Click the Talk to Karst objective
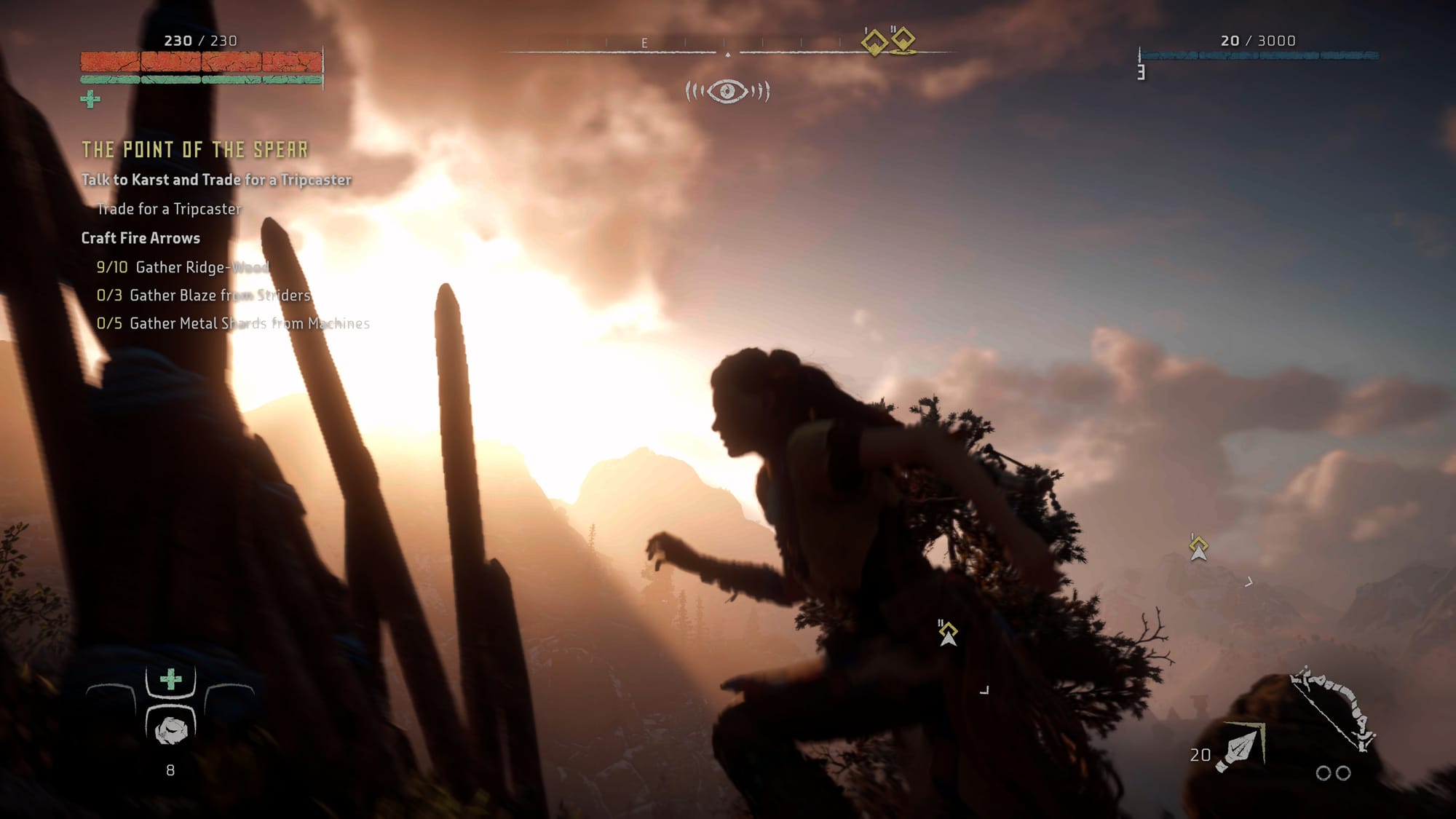 coord(216,180)
